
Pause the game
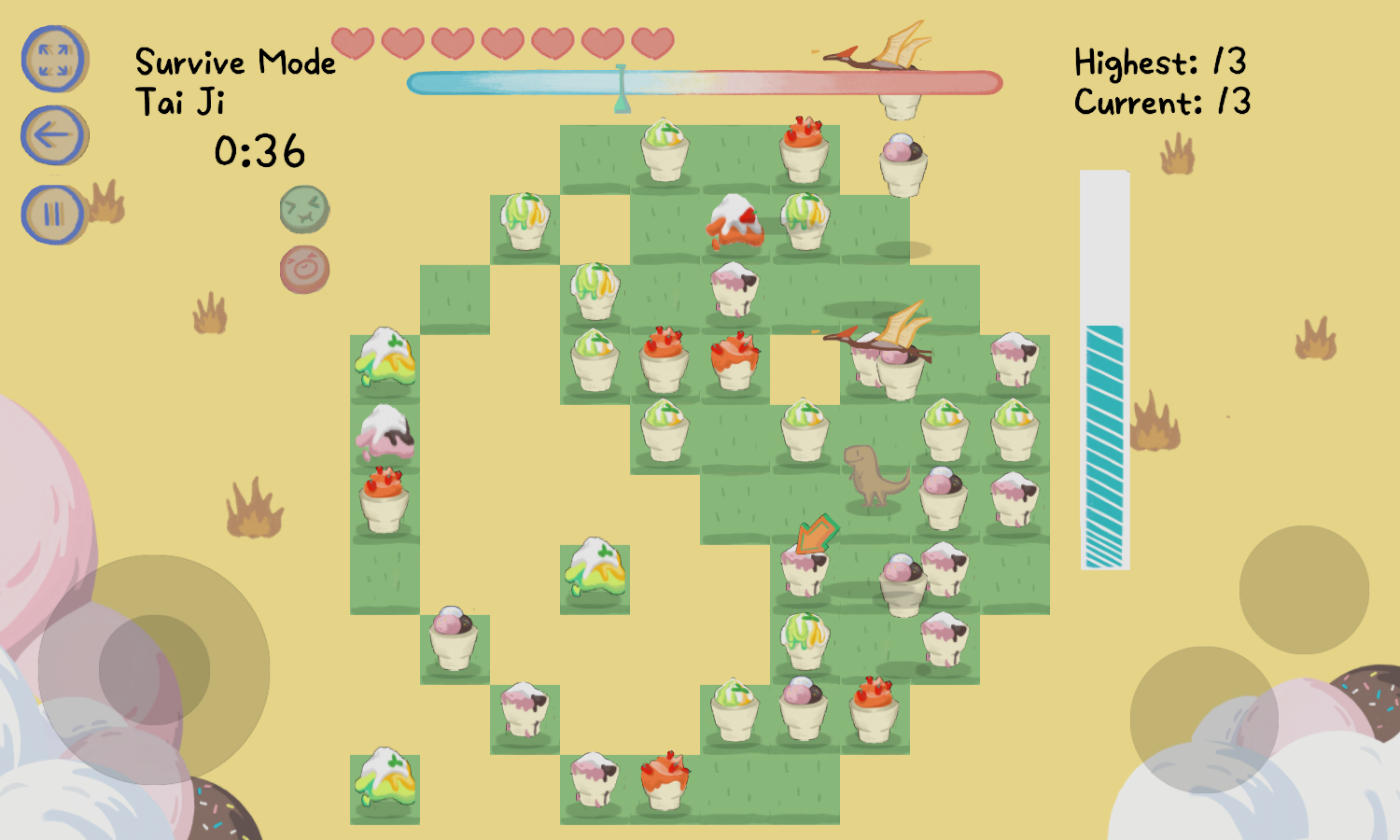click(54, 215)
